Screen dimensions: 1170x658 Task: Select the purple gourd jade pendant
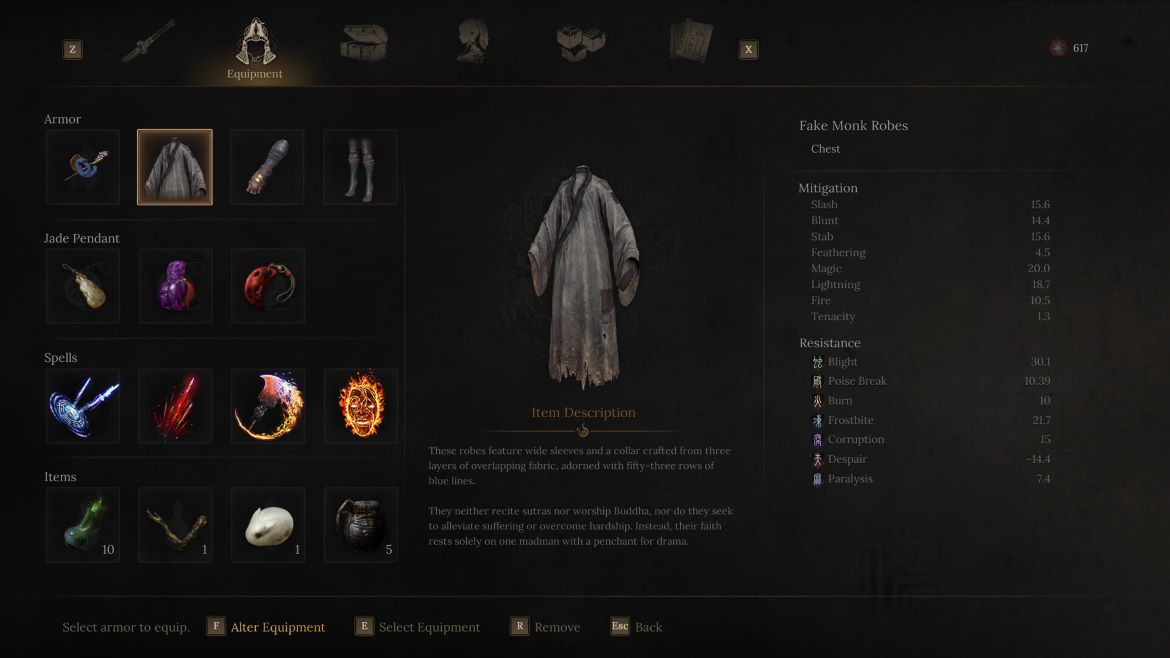click(x=175, y=286)
